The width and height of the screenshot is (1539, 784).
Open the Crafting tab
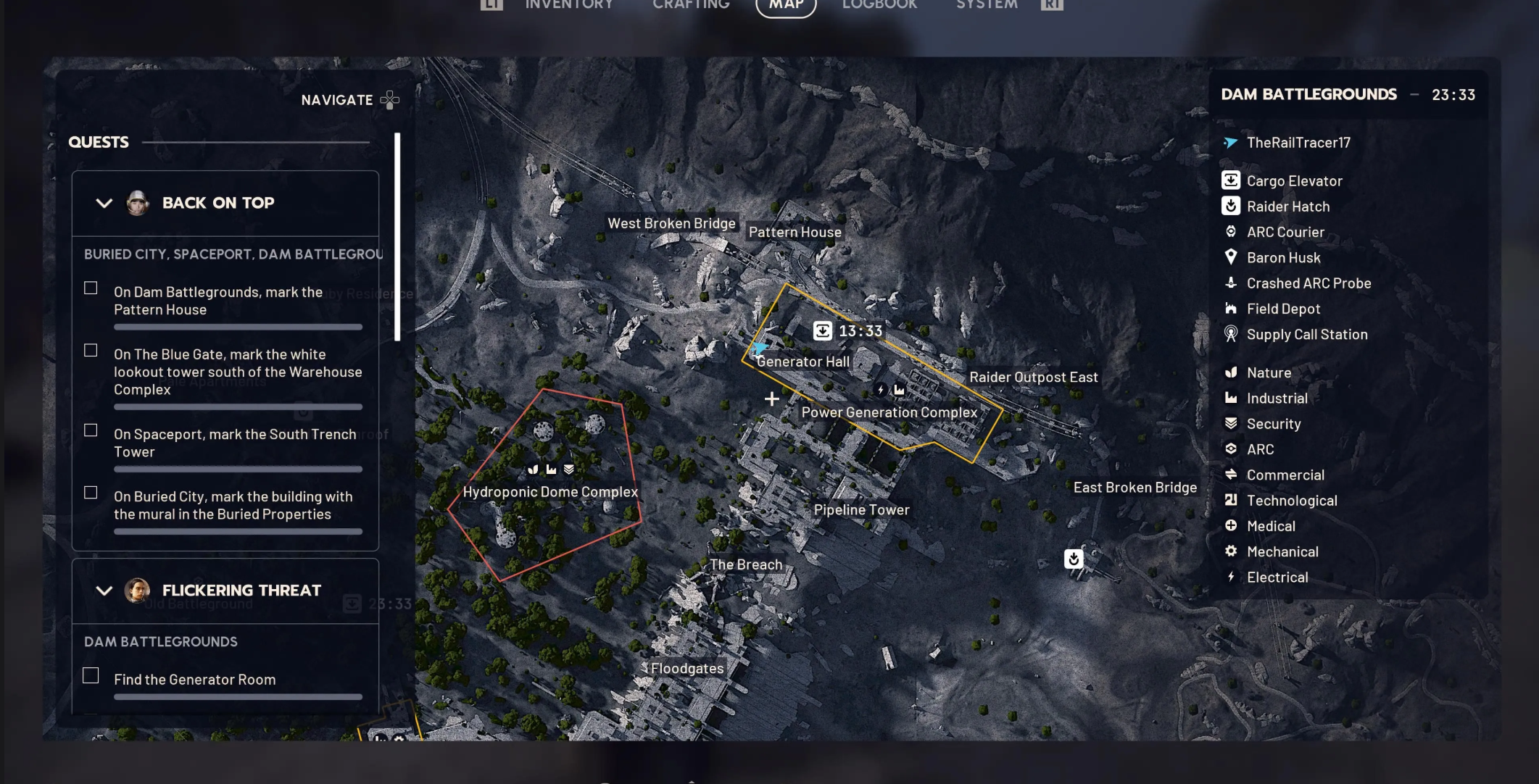690,5
